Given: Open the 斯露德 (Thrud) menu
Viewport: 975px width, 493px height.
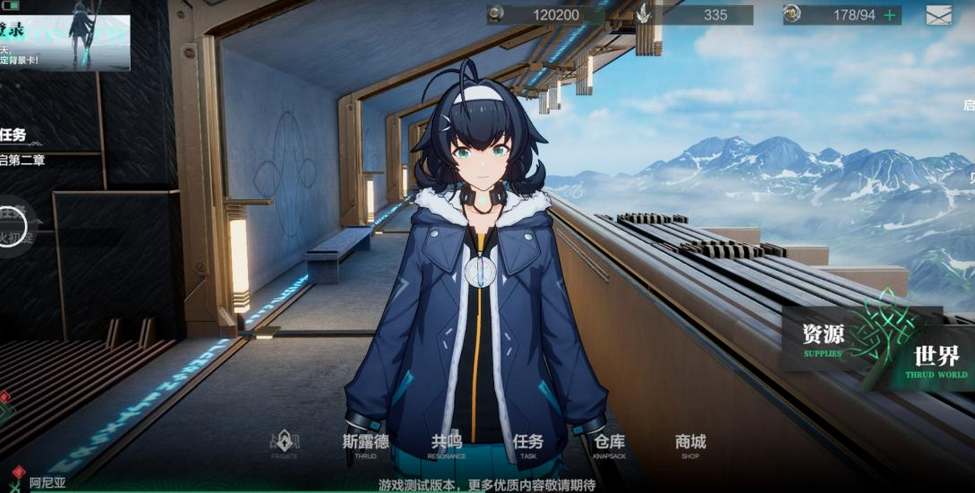Looking at the screenshot, I should coord(364,445).
